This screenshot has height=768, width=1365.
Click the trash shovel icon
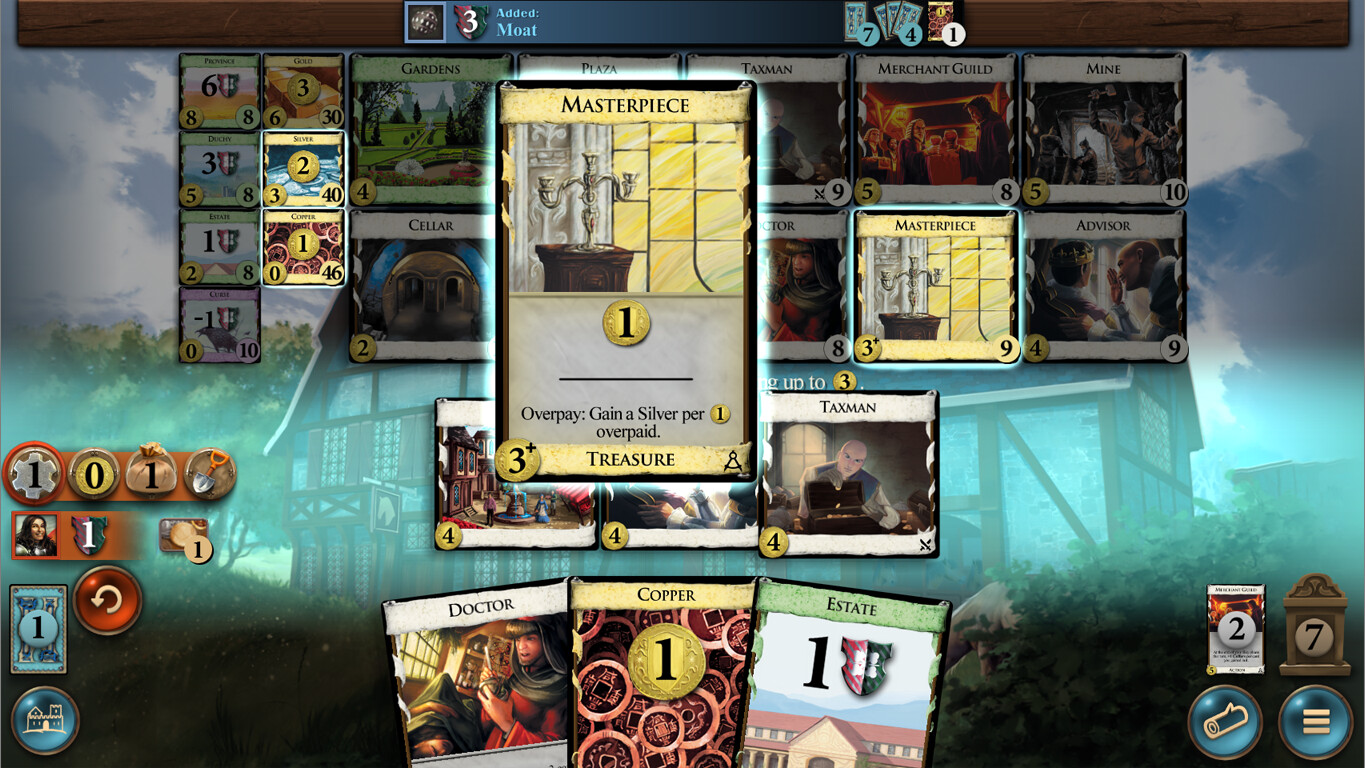[210, 474]
